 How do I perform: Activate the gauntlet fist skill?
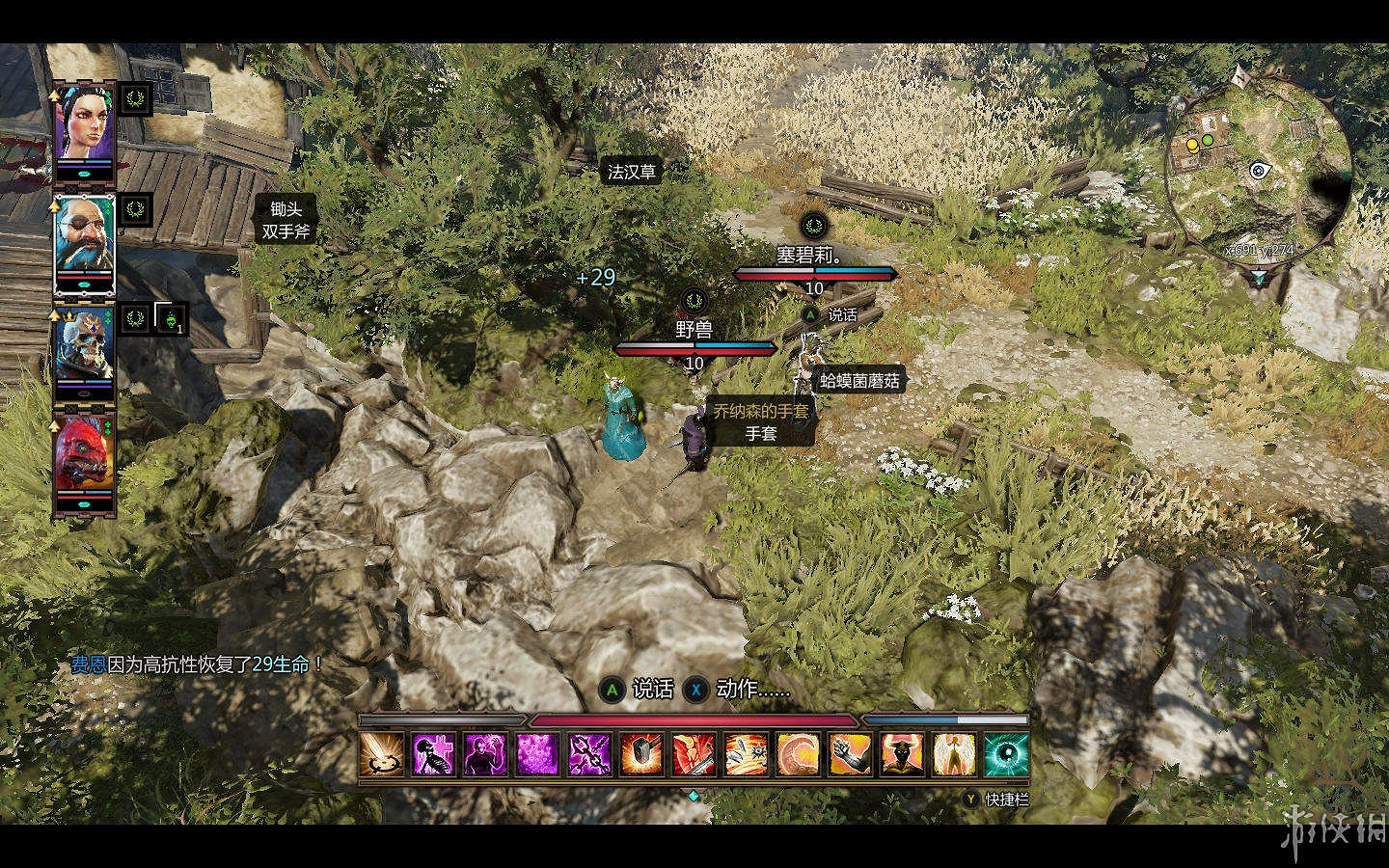coord(850,754)
